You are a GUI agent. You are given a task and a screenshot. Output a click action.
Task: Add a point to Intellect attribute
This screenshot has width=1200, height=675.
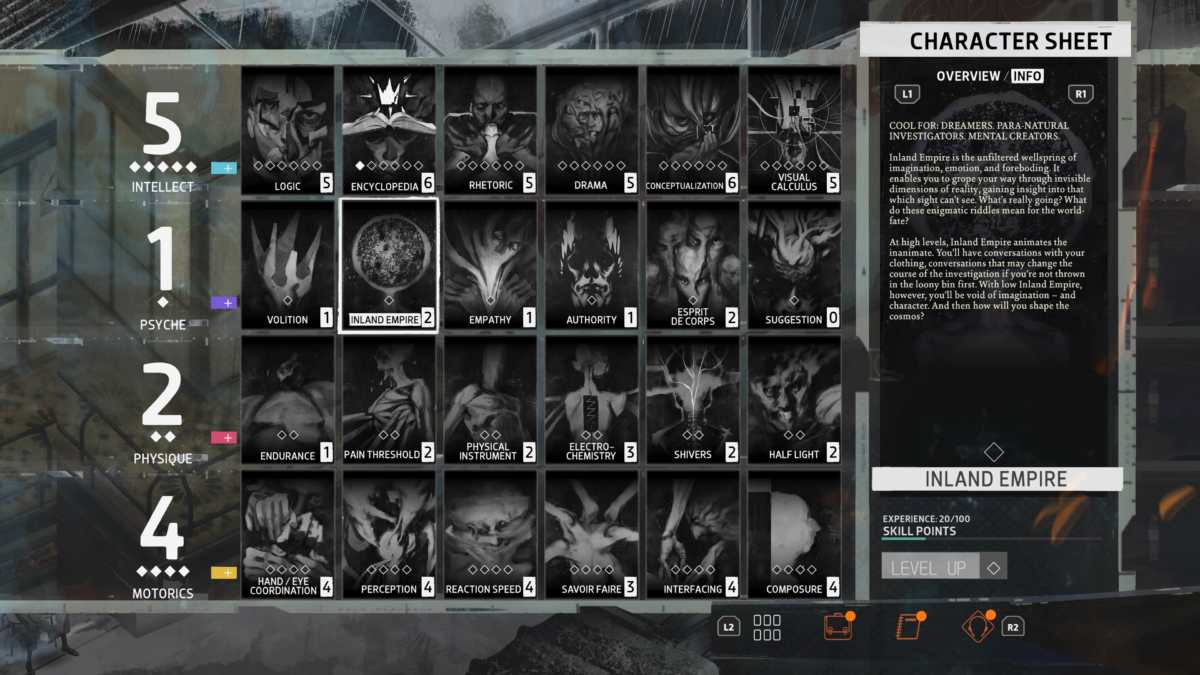pos(224,168)
